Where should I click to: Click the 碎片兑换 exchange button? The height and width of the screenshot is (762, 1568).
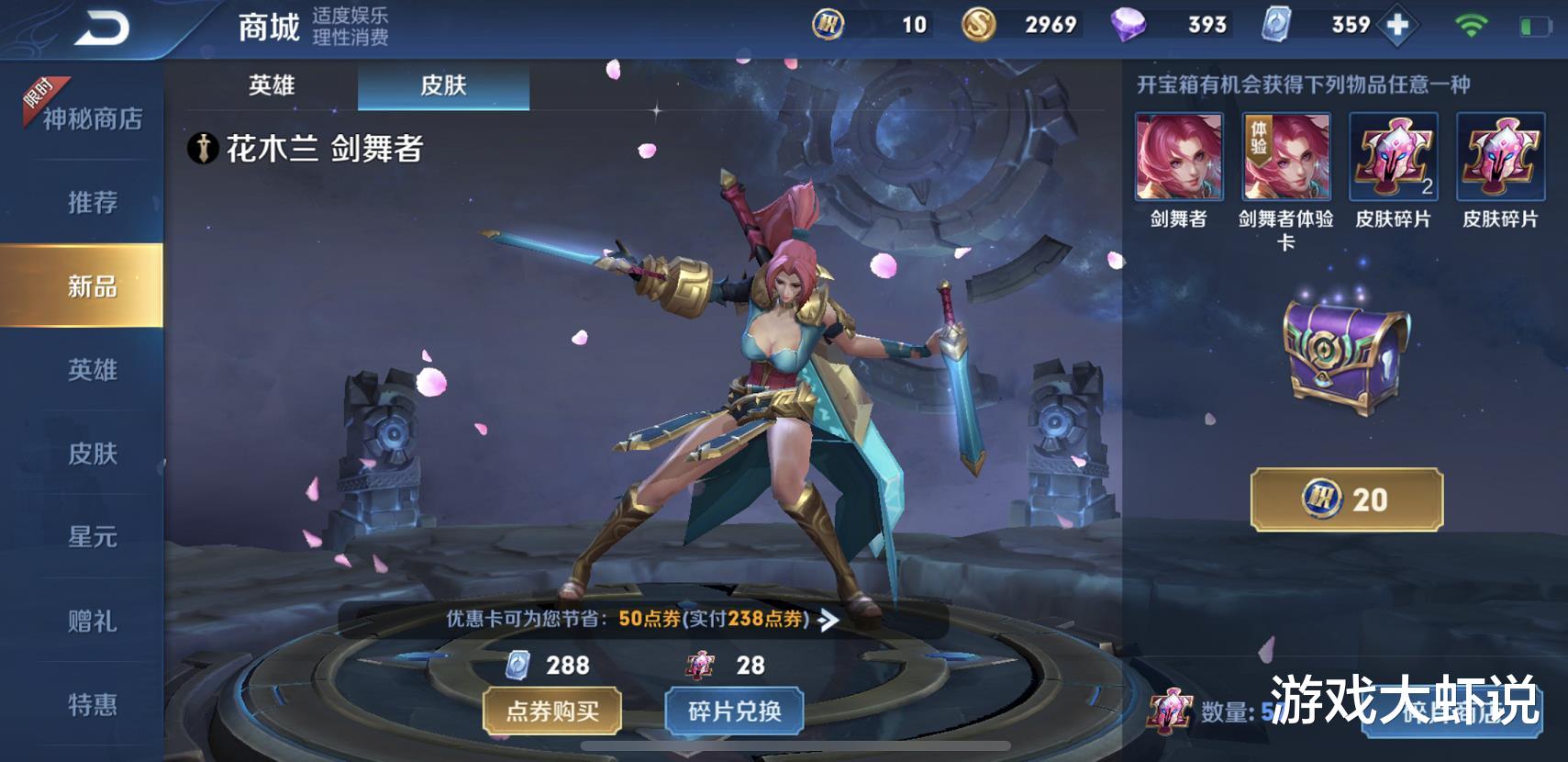(x=733, y=712)
